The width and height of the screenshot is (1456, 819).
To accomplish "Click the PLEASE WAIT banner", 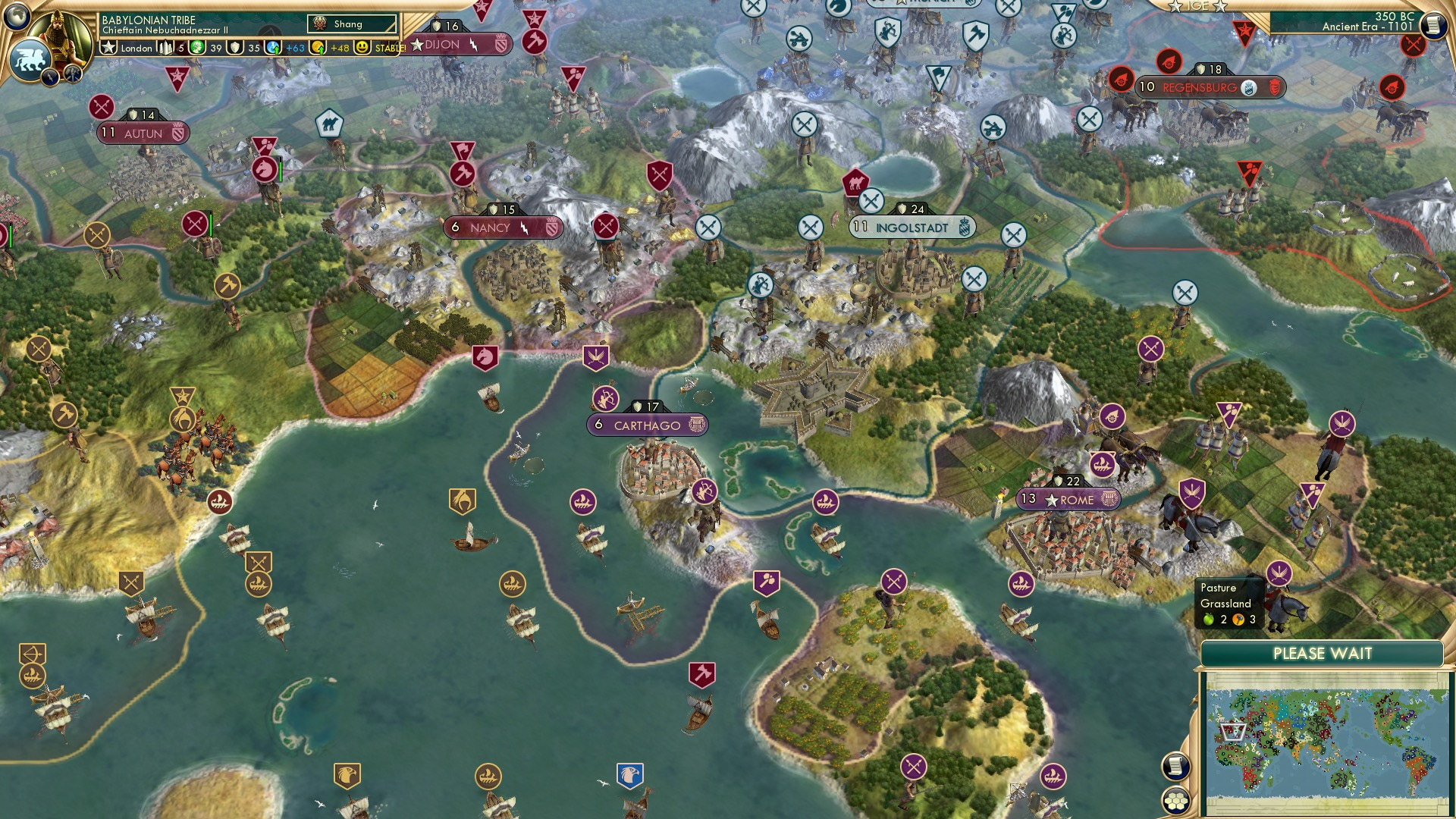I will pyautogui.click(x=1323, y=652).
